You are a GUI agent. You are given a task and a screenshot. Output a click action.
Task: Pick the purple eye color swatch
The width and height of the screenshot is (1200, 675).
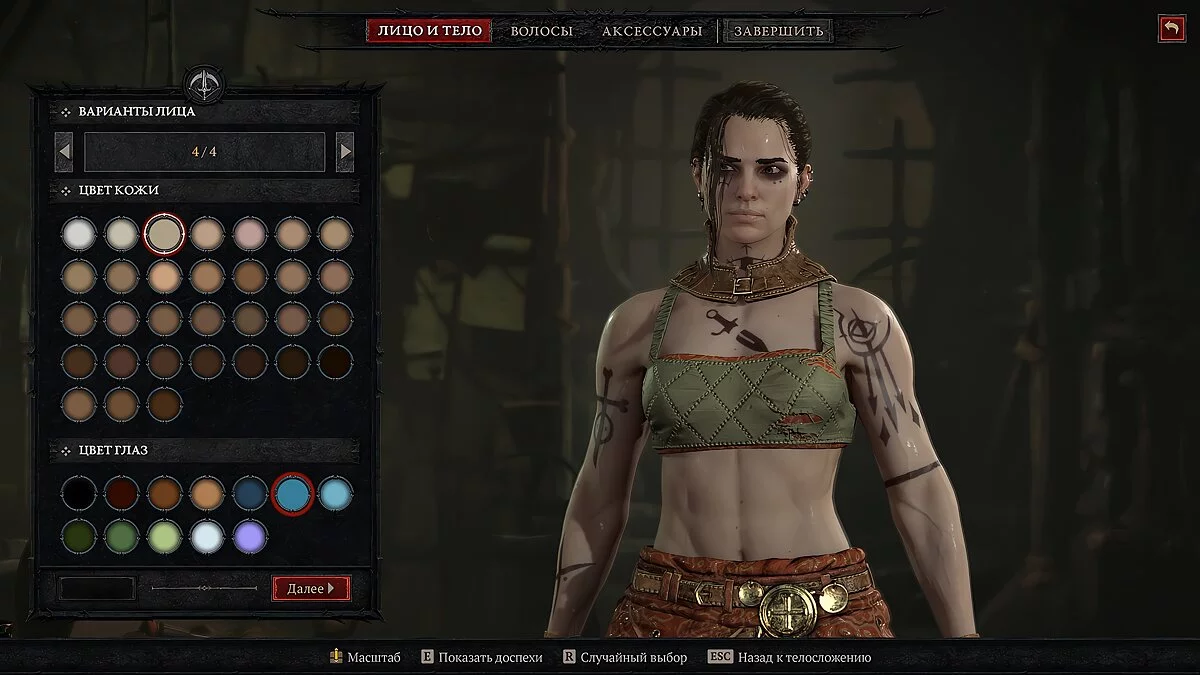coord(250,535)
